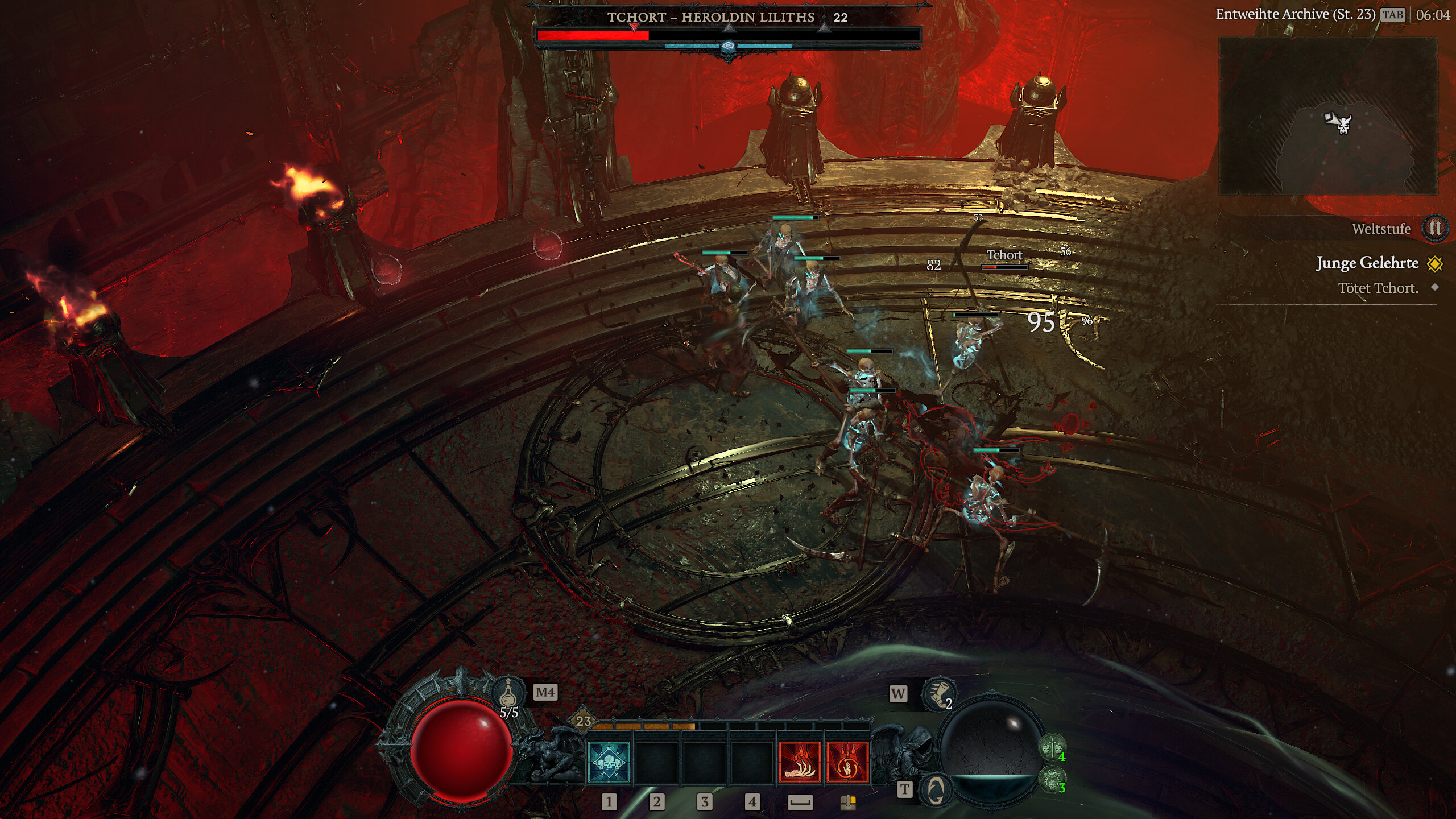1456x819 pixels.
Task: Select the skeleton mages minion icon
Action: tap(1052, 778)
